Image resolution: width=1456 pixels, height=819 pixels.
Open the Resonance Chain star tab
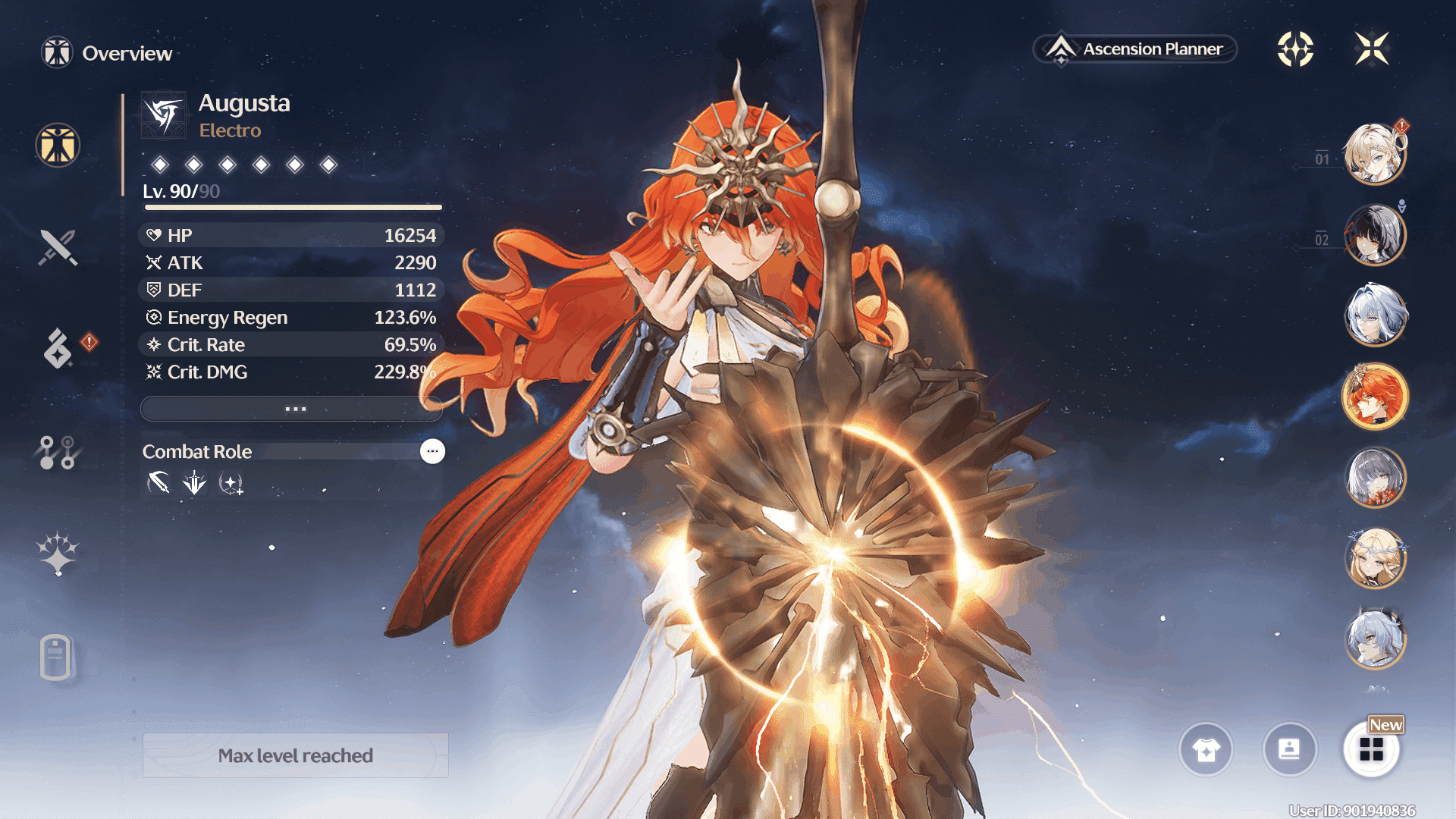click(58, 554)
